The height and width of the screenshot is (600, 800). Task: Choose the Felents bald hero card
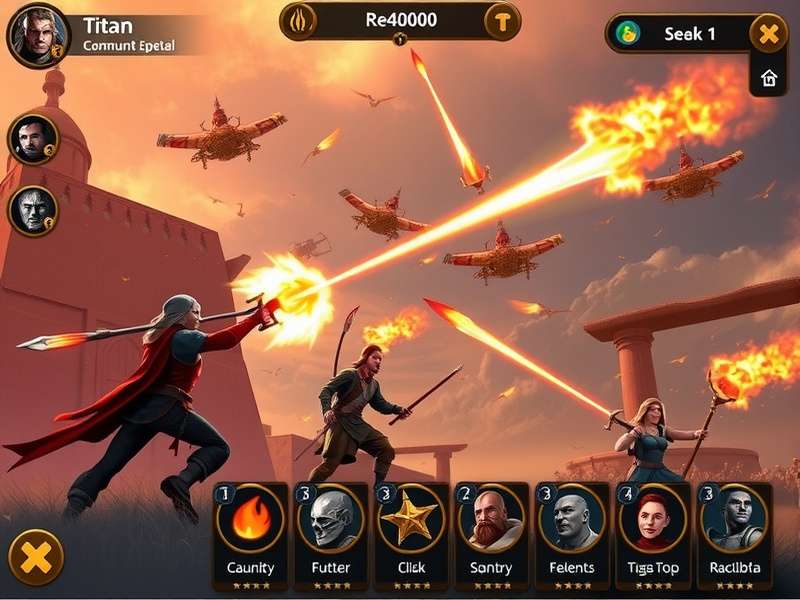tap(572, 532)
